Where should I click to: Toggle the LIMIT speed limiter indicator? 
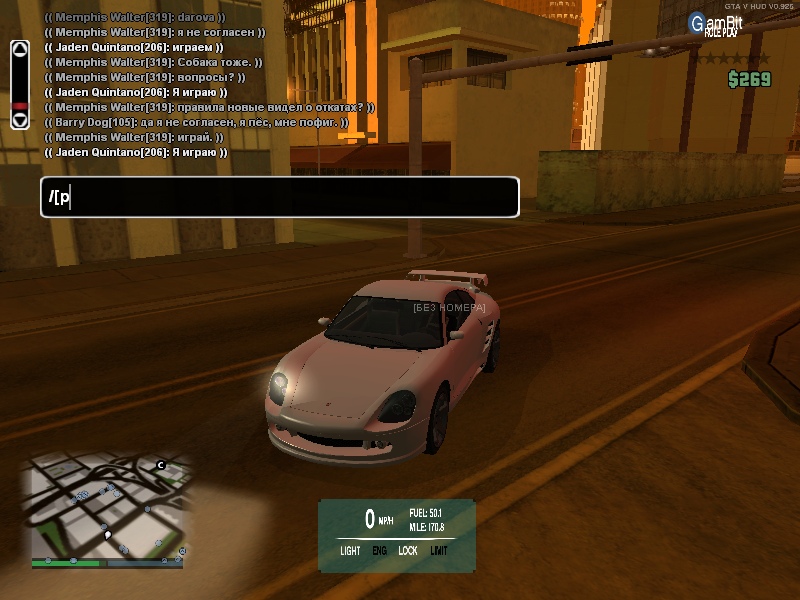click(x=439, y=551)
